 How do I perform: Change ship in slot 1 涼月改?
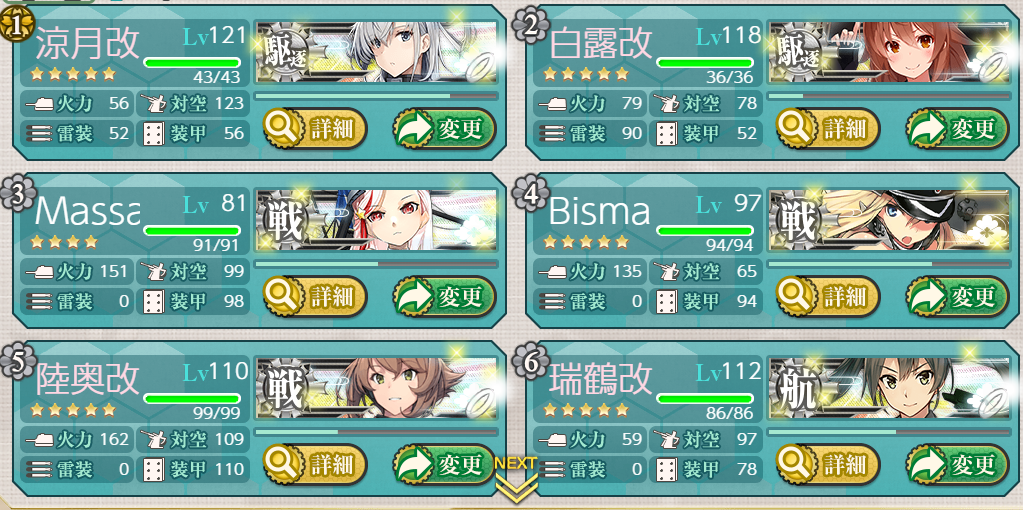[x=444, y=128]
